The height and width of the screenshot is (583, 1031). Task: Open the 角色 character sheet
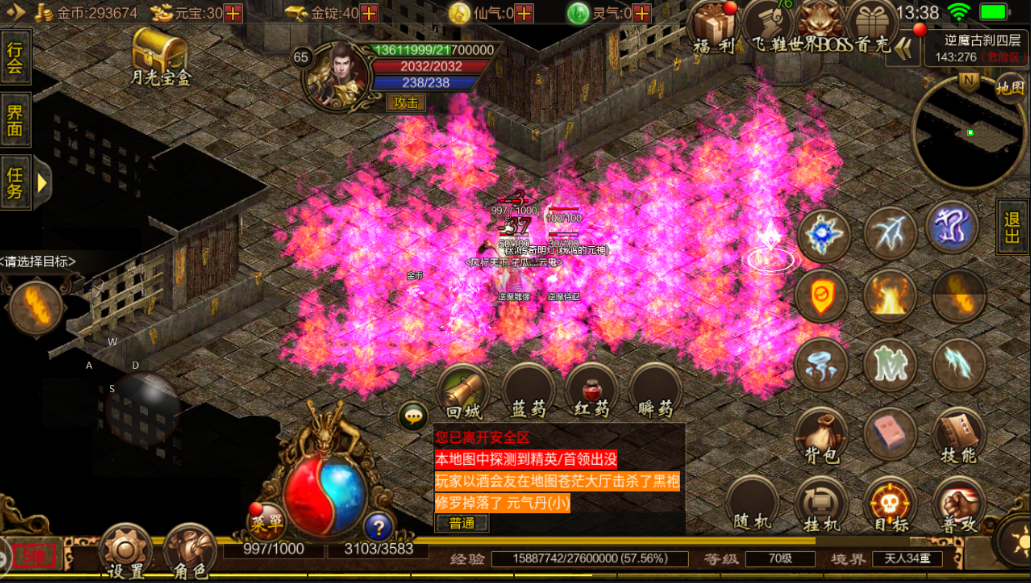click(189, 549)
